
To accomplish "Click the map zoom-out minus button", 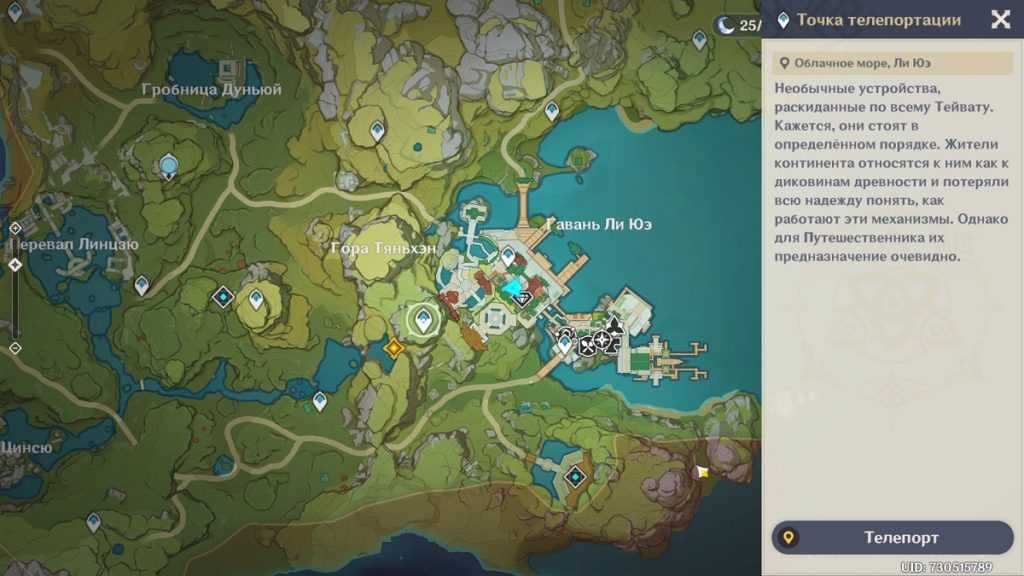I will click(15, 348).
